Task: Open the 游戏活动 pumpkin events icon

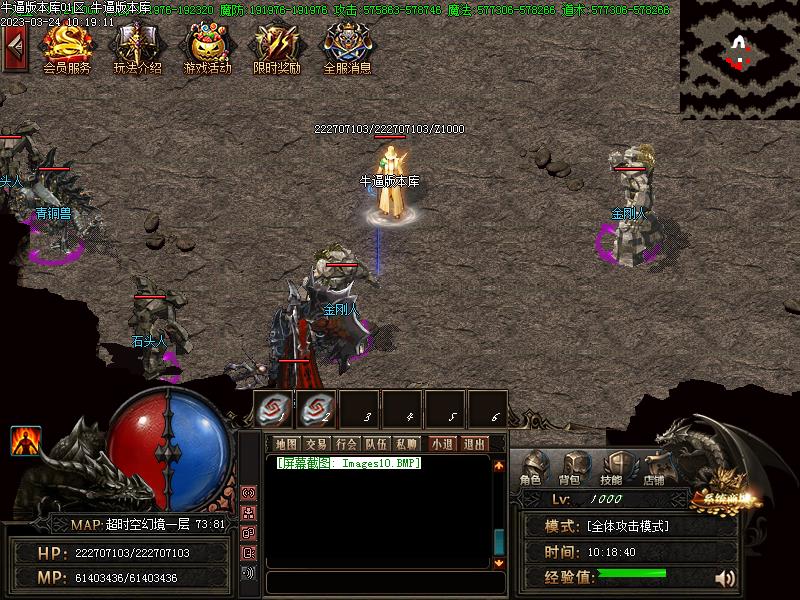Action: coord(207,46)
